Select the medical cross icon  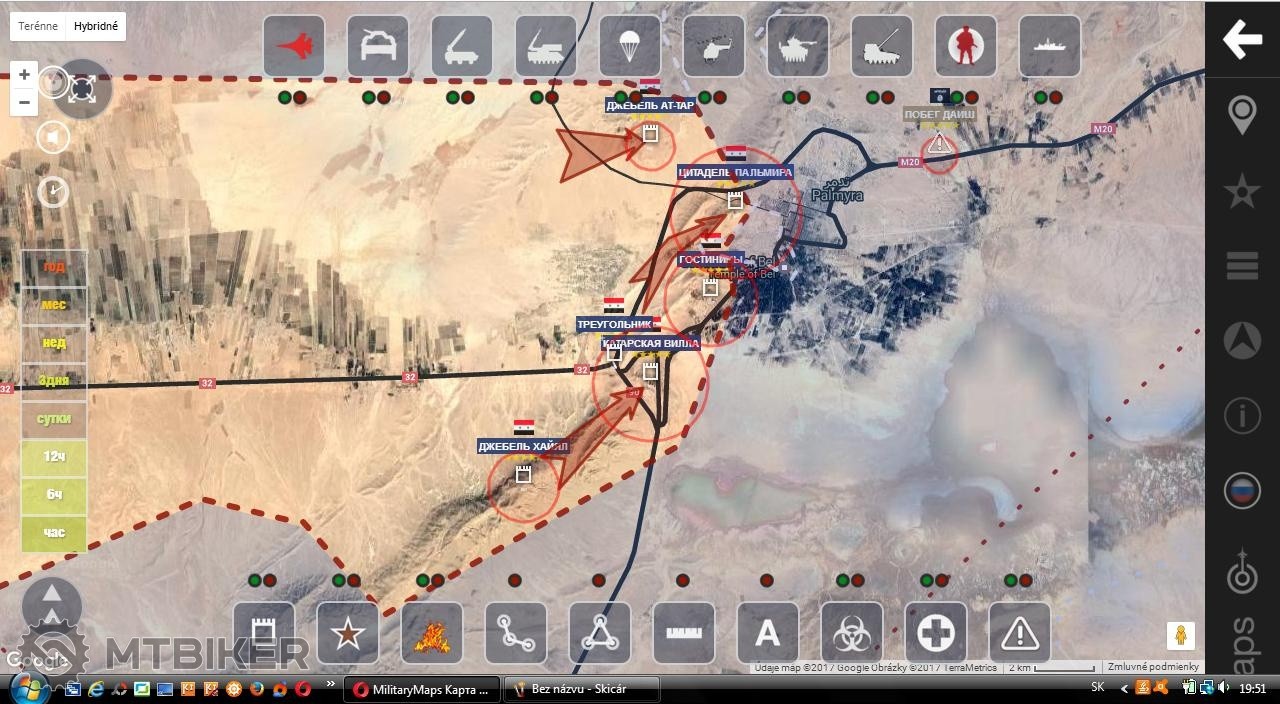click(x=936, y=633)
